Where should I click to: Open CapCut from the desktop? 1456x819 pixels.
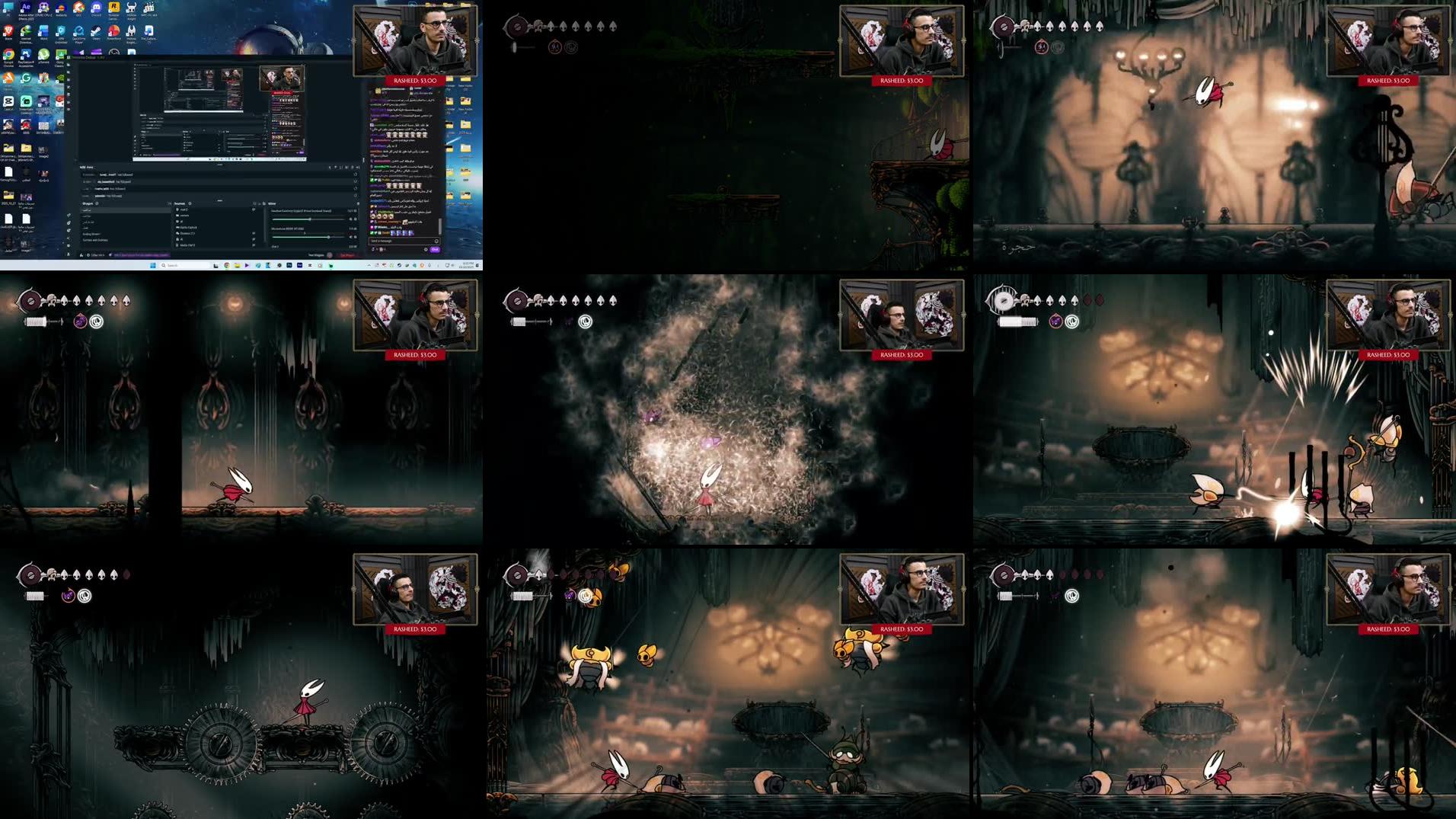(8, 101)
